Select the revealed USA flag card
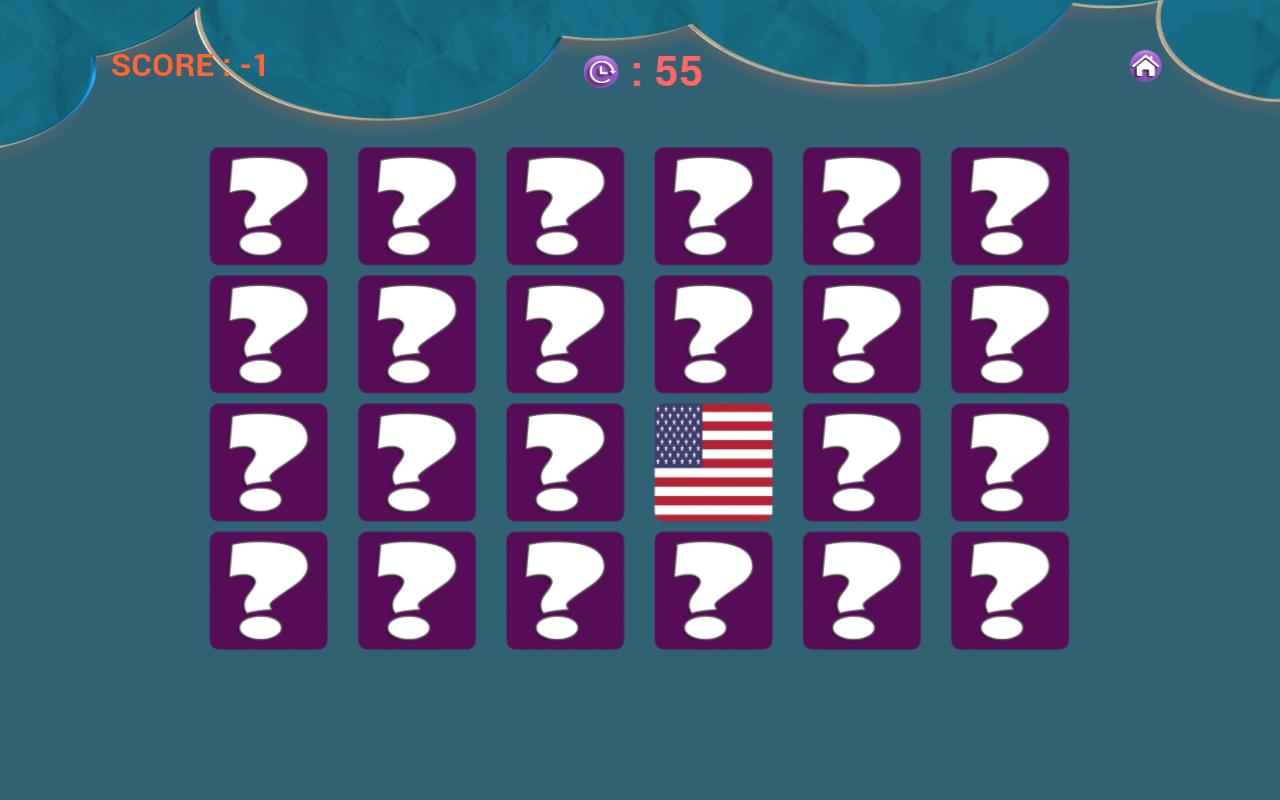Screen dimensions: 1280x800 pyautogui.click(x=713, y=463)
